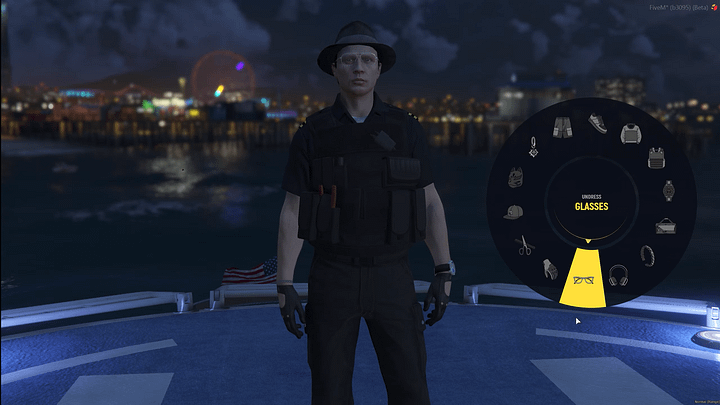The image size is (720, 405).
Task: Select the body armor vest icon
Action: [656, 157]
